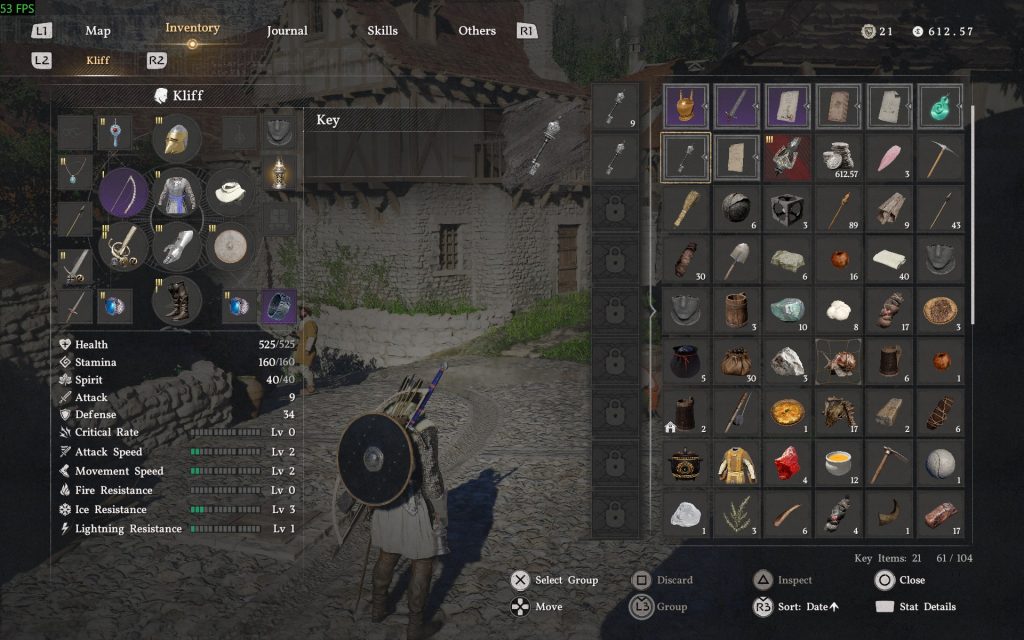This screenshot has width=1024, height=640.
Task: Select the silver coins stack showing 612.57
Action: 838,156
